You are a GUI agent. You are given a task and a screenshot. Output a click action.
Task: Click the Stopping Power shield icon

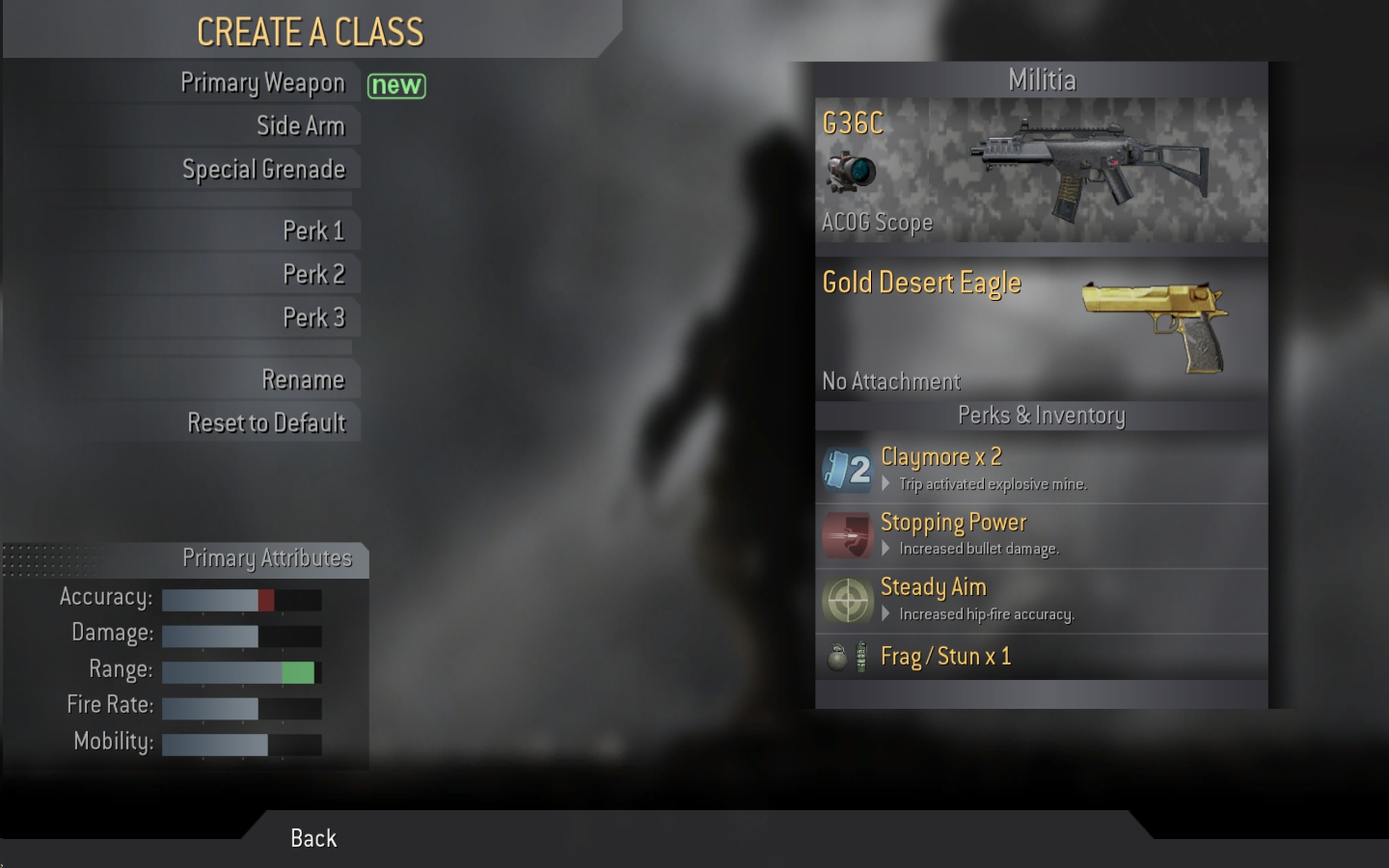847,536
